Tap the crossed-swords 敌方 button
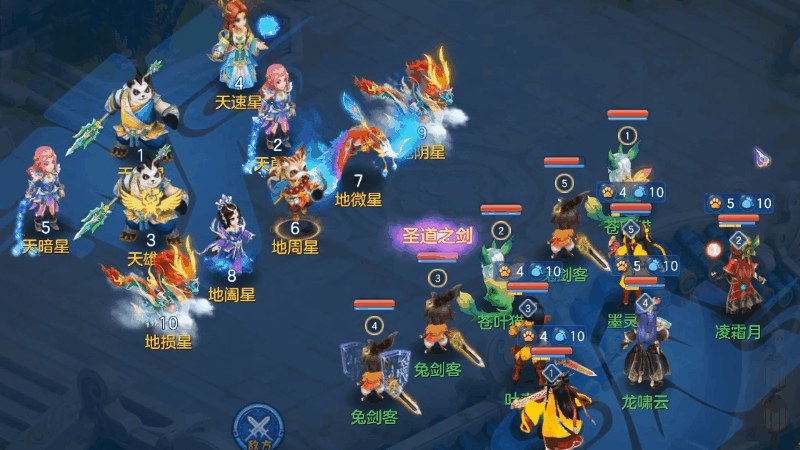 point(257,427)
